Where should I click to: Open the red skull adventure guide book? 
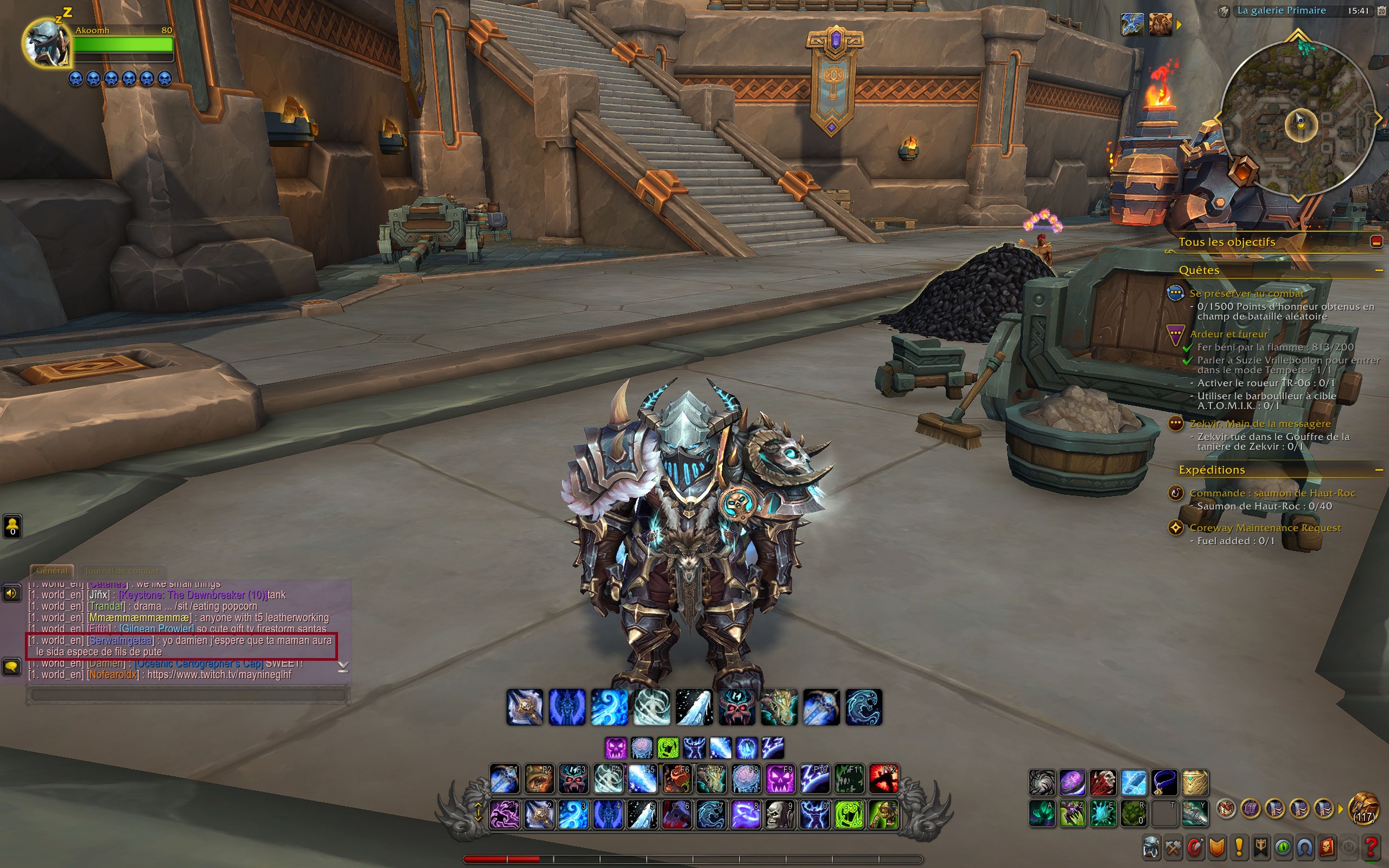[1327, 847]
